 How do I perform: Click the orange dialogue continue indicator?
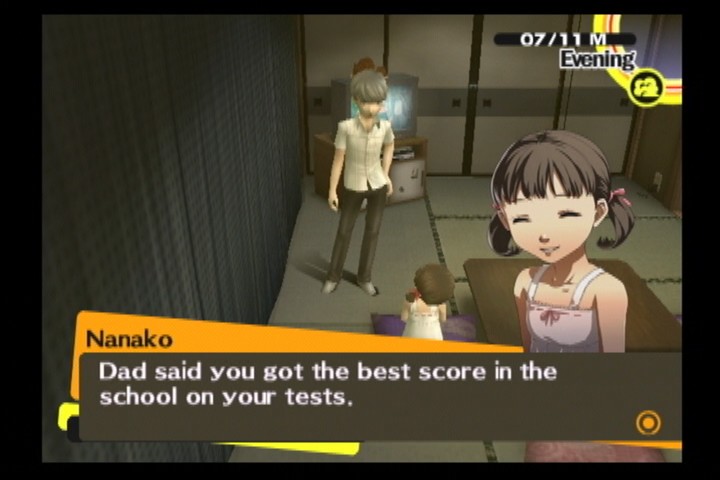pyautogui.click(x=648, y=423)
